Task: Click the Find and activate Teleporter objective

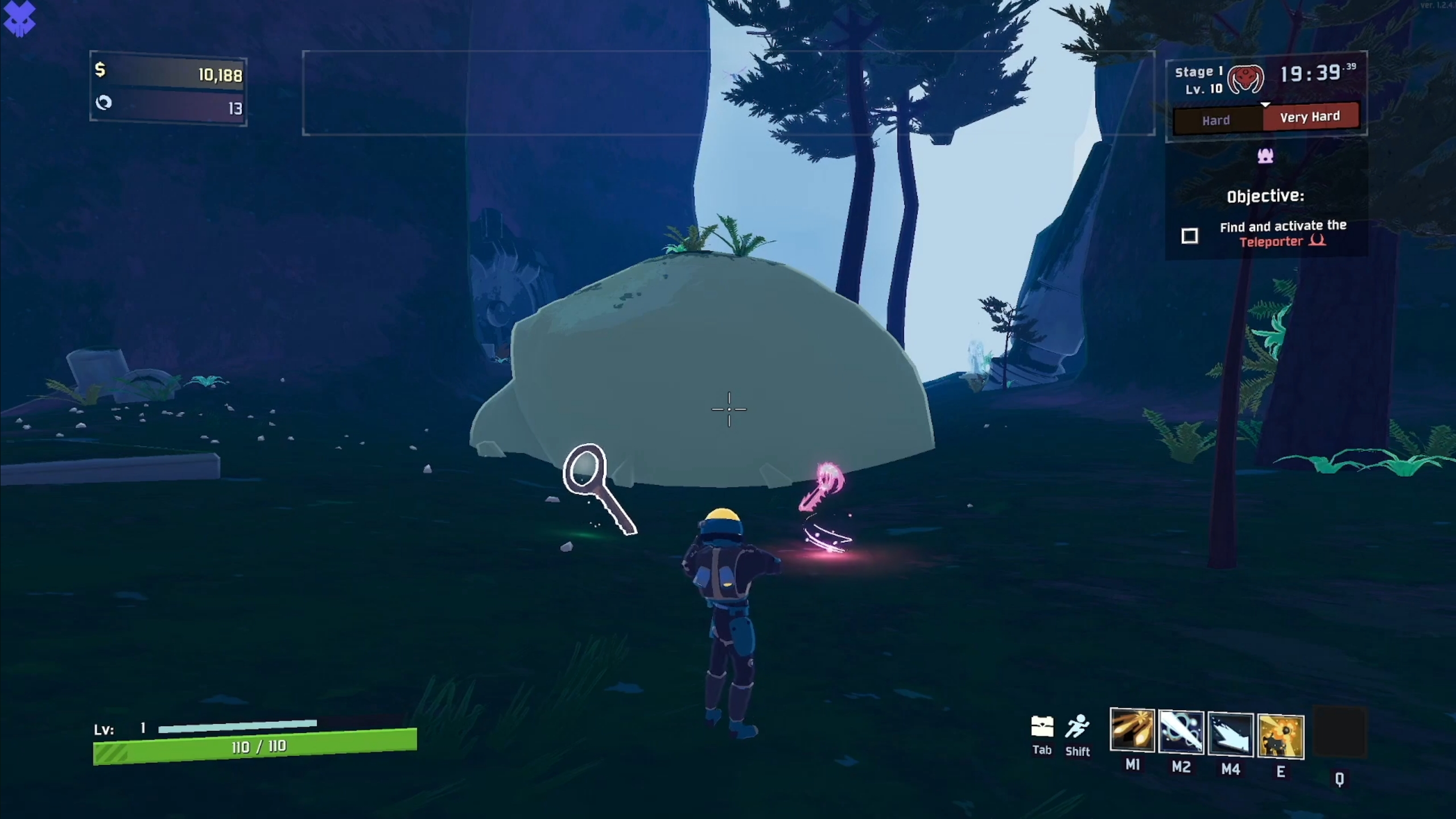Action: click(x=1282, y=234)
